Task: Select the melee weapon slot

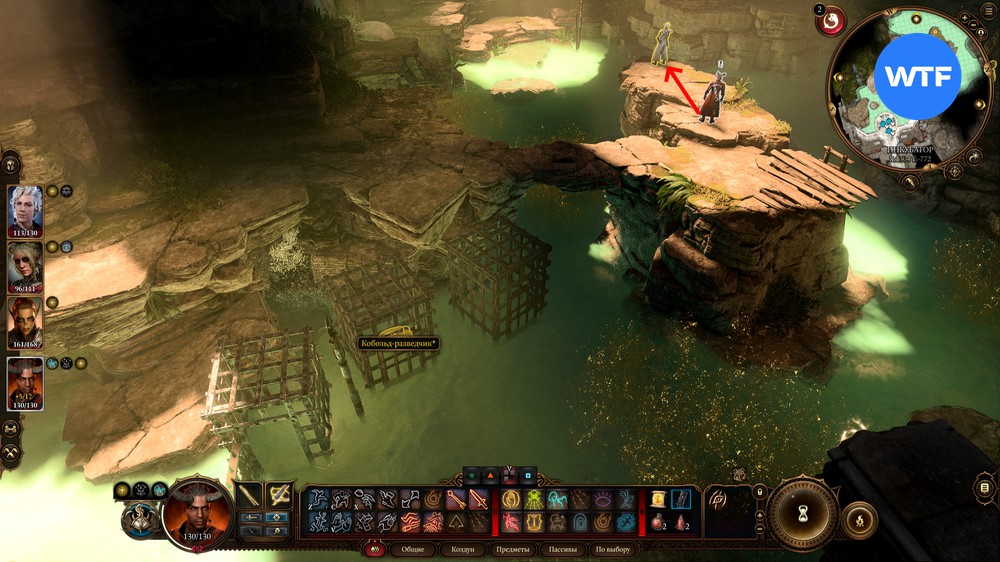Action: tap(248, 495)
